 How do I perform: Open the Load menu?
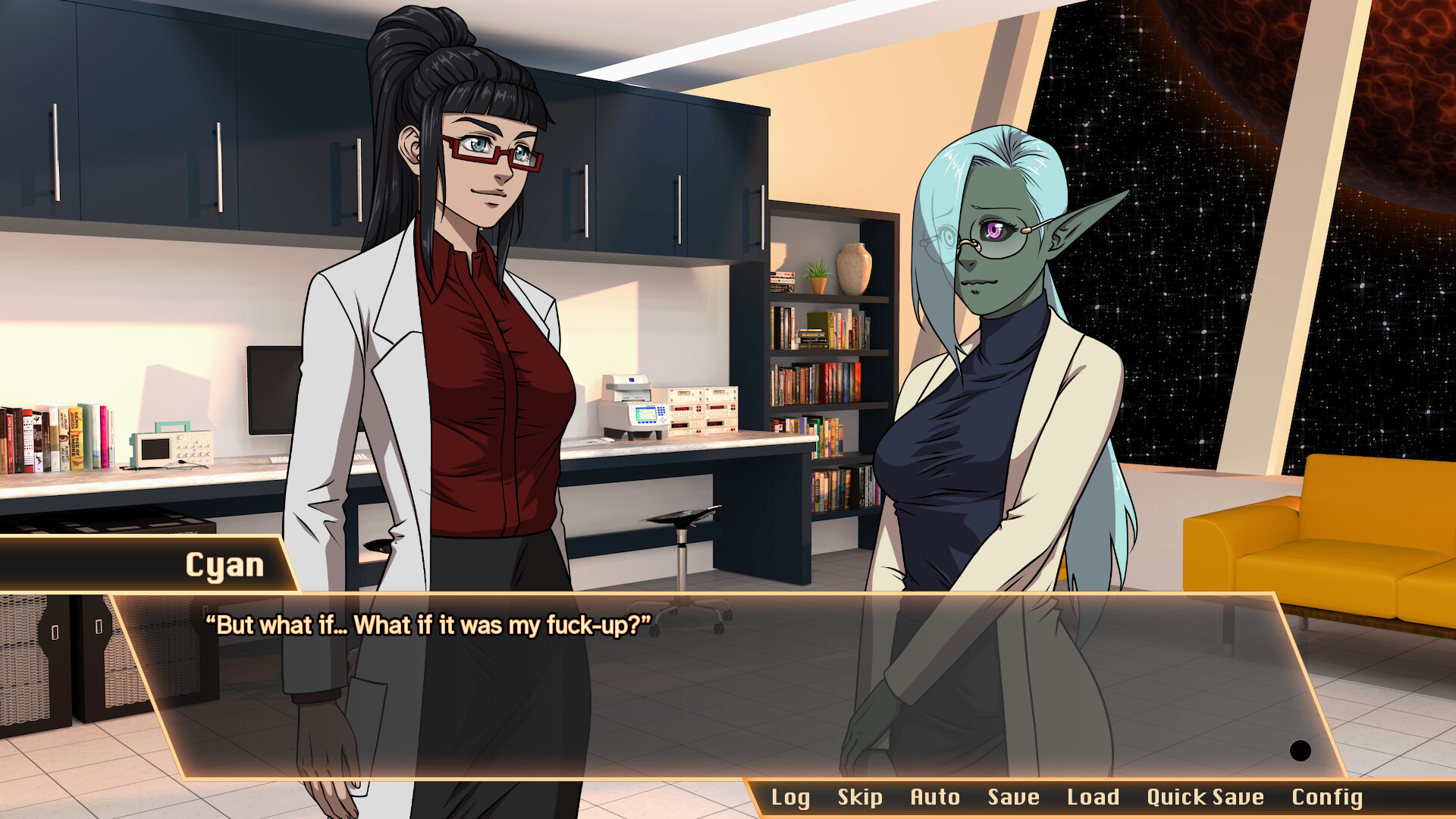click(x=1093, y=797)
